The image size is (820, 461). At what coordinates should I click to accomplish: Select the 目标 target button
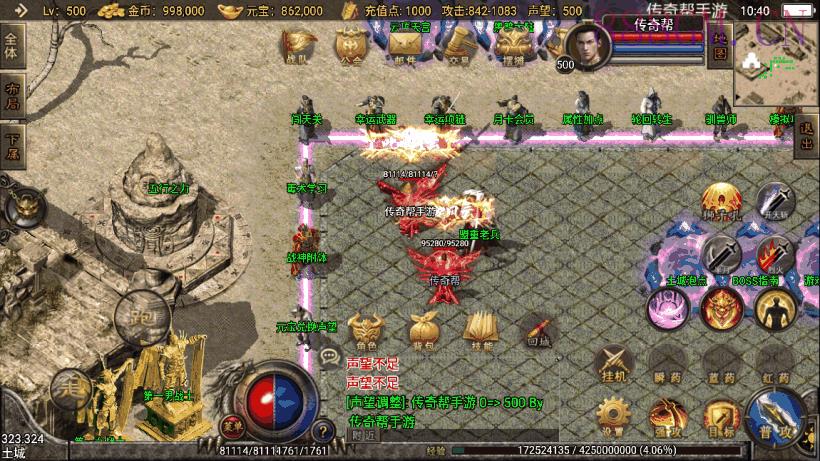pyautogui.click(x=720, y=417)
